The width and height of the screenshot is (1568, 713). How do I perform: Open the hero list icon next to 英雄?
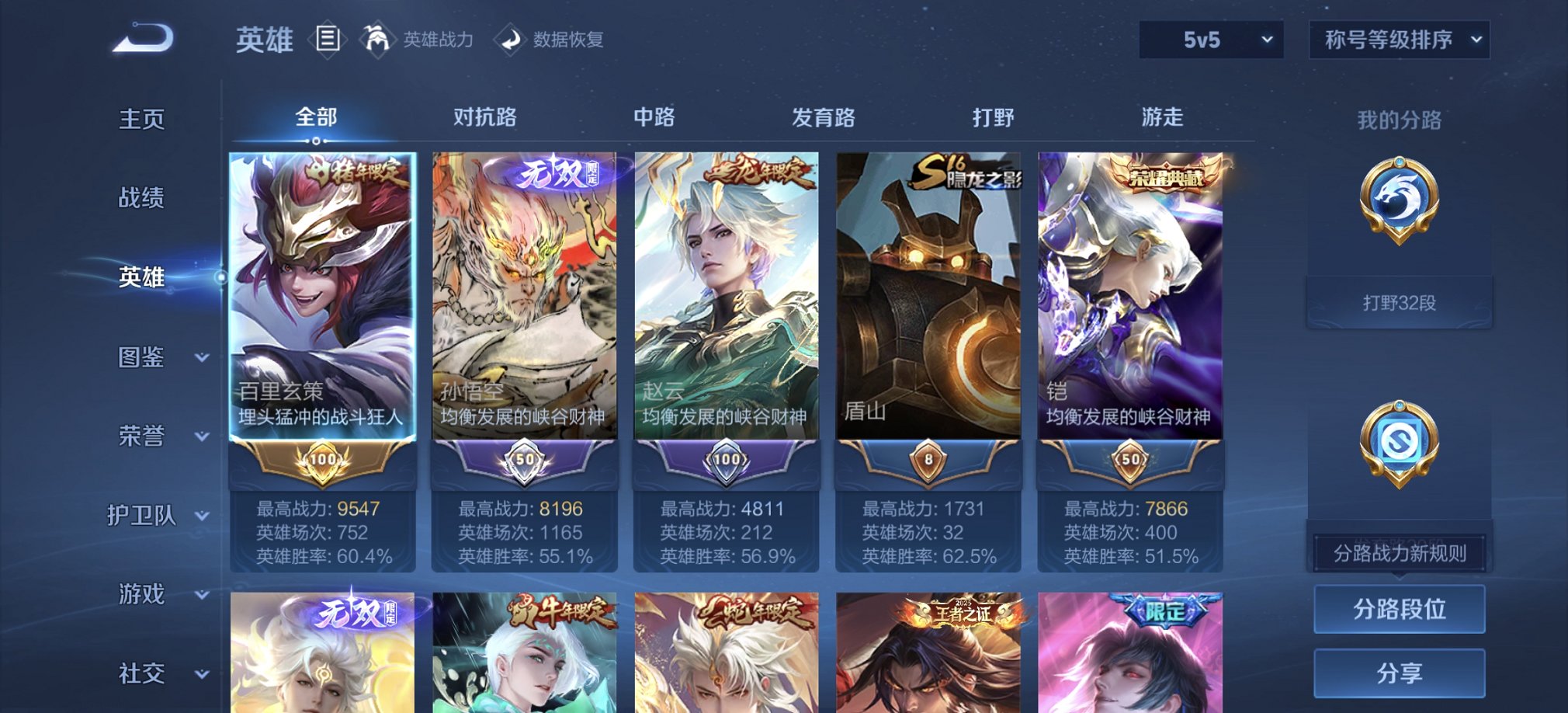(x=327, y=40)
